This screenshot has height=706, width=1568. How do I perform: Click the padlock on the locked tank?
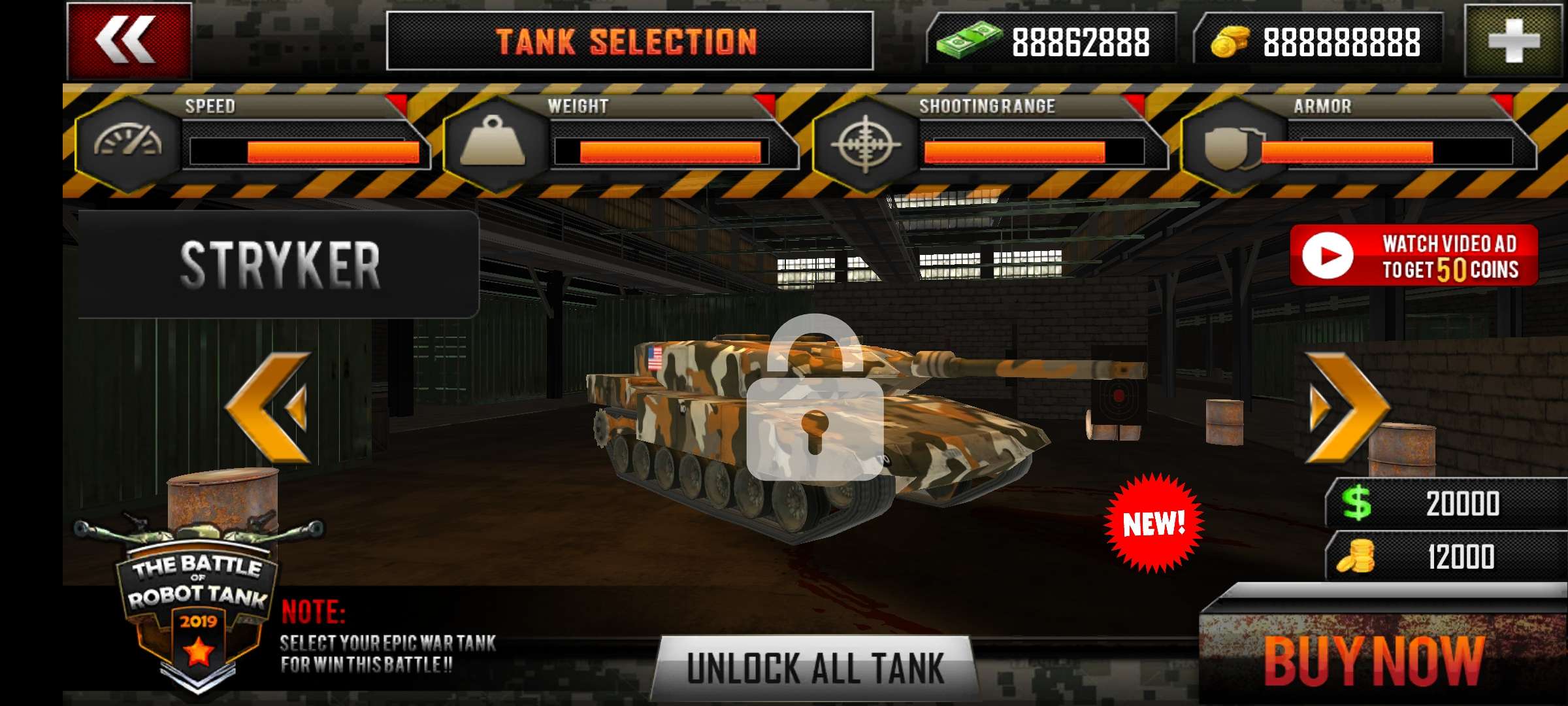click(x=815, y=399)
